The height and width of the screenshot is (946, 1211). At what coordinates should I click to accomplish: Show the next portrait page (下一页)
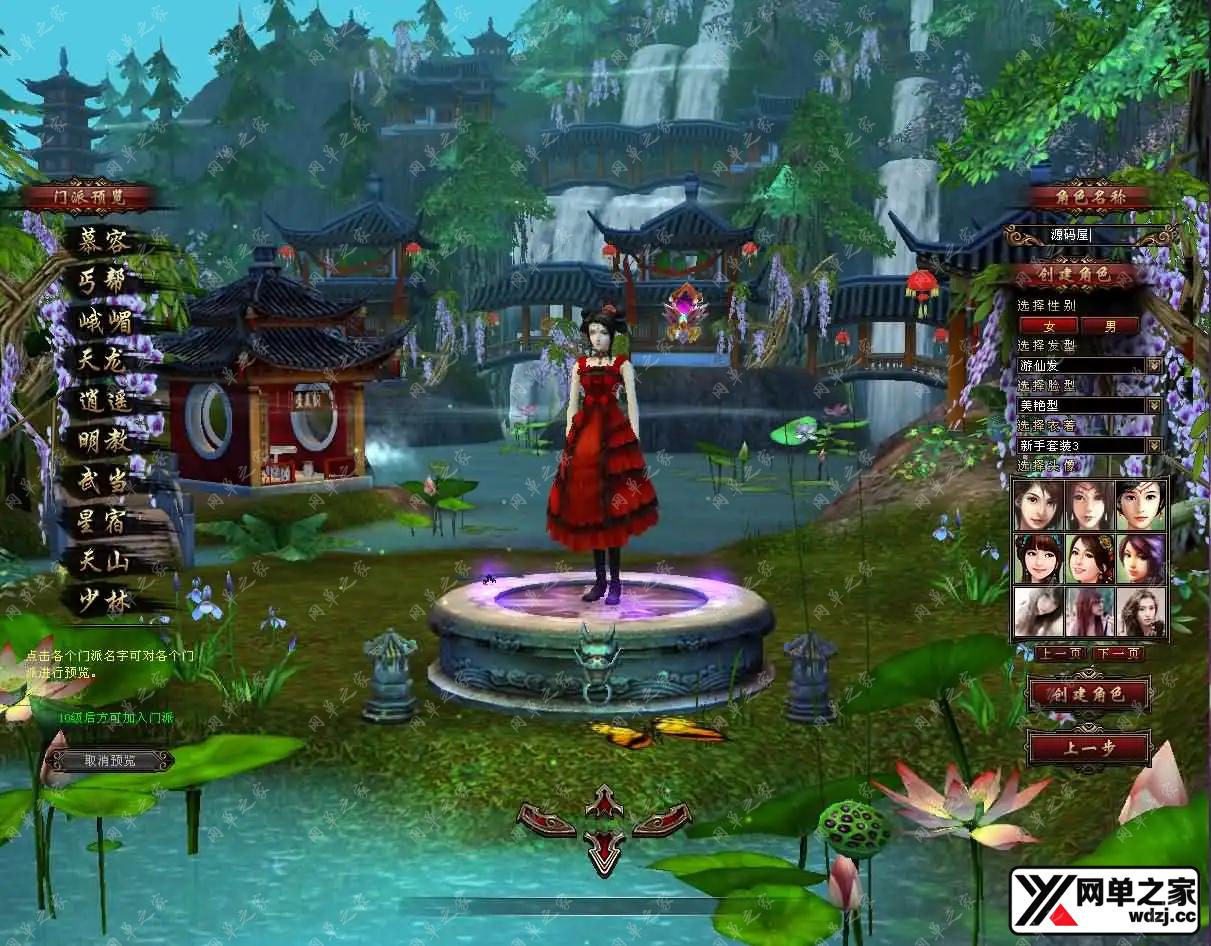(1118, 654)
